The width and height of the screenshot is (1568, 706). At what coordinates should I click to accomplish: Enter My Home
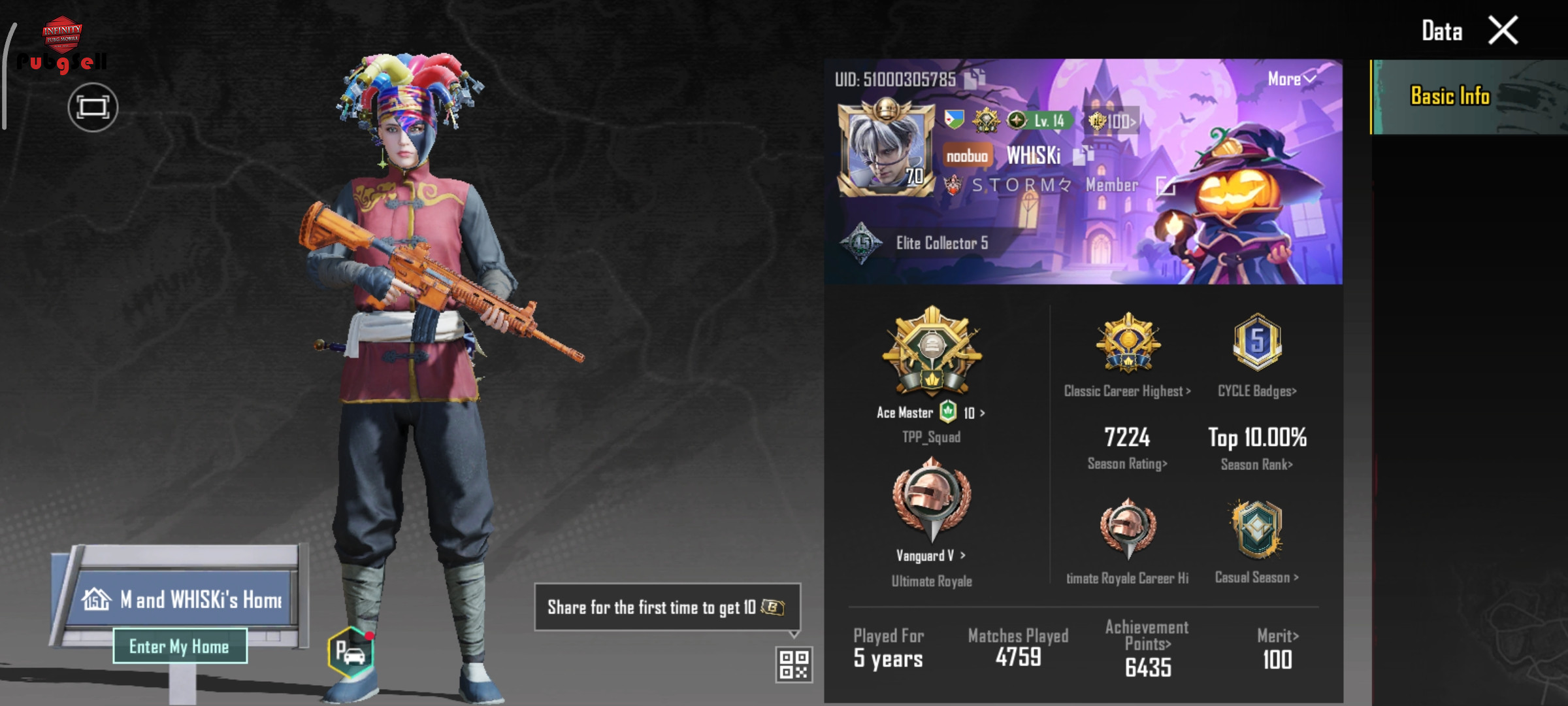pos(180,647)
